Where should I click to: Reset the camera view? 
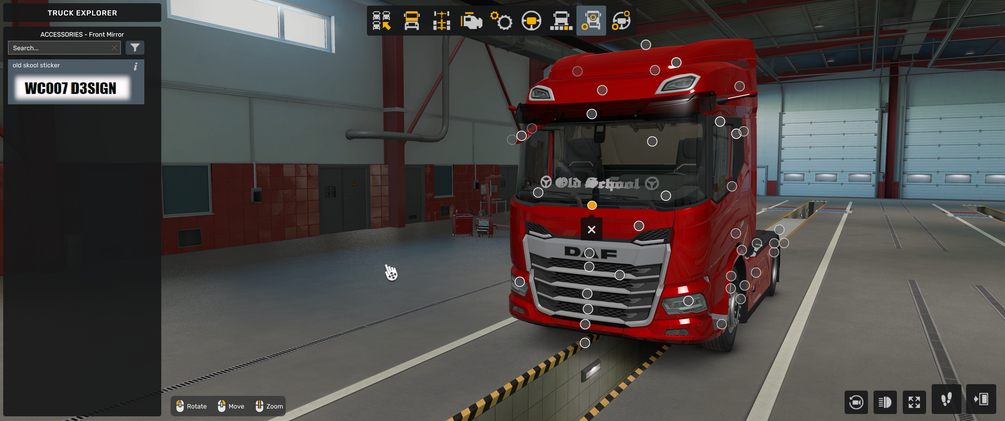pos(856,402)
